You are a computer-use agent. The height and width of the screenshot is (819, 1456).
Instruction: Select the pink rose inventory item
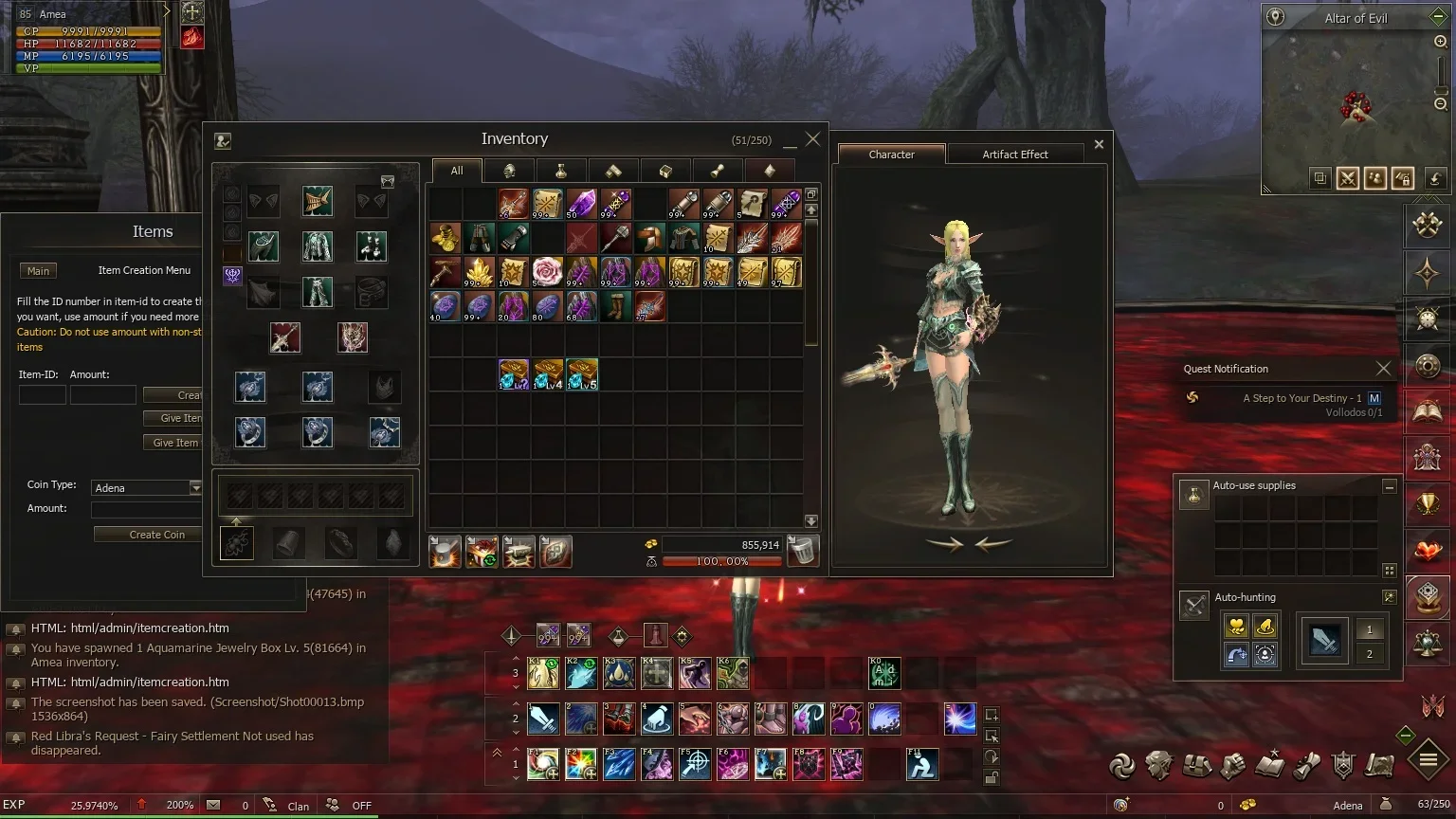point(547,272)
